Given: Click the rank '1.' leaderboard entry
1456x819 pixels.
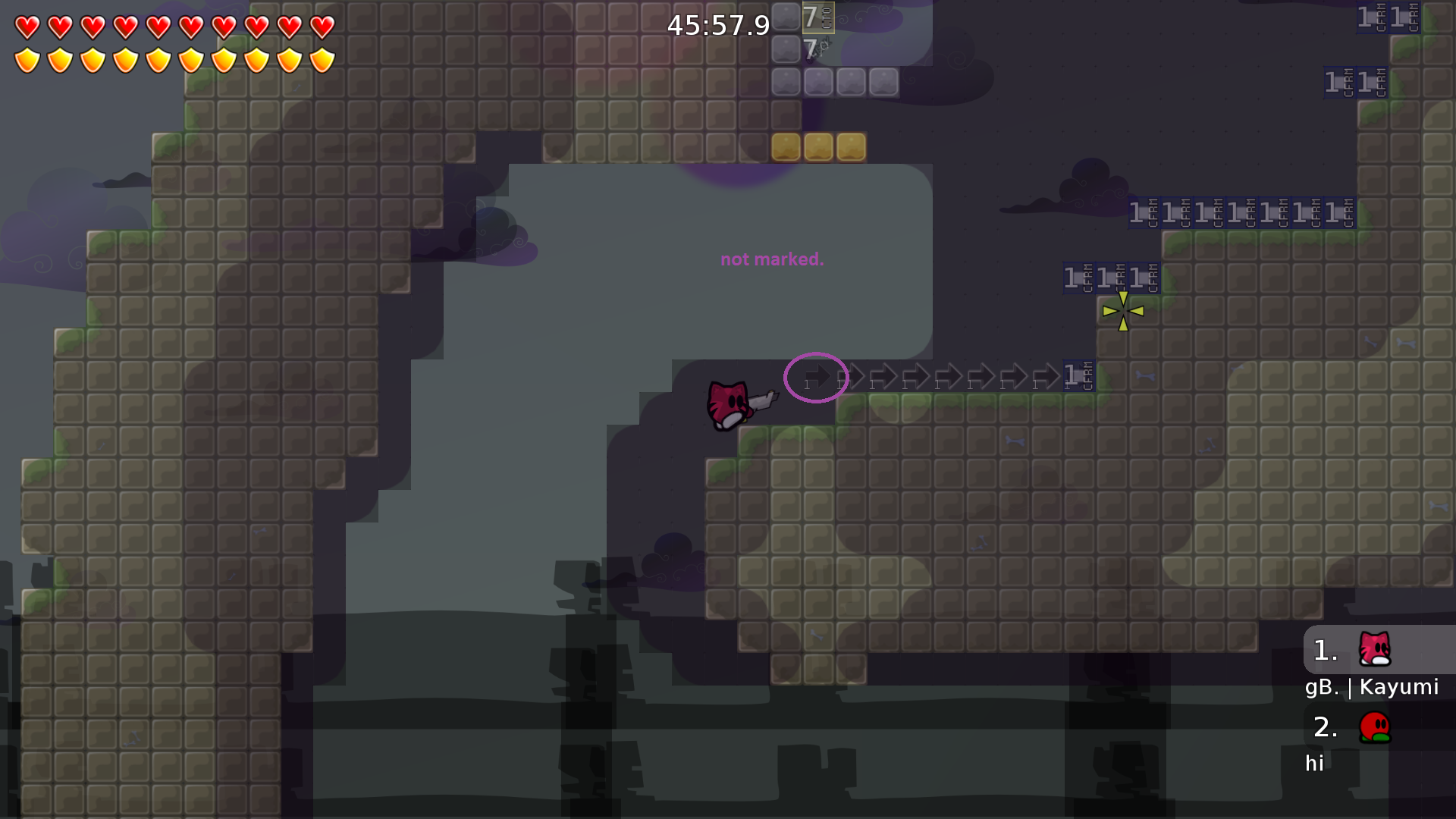Looking at the screenshot, I should (x=1326, y=651).
